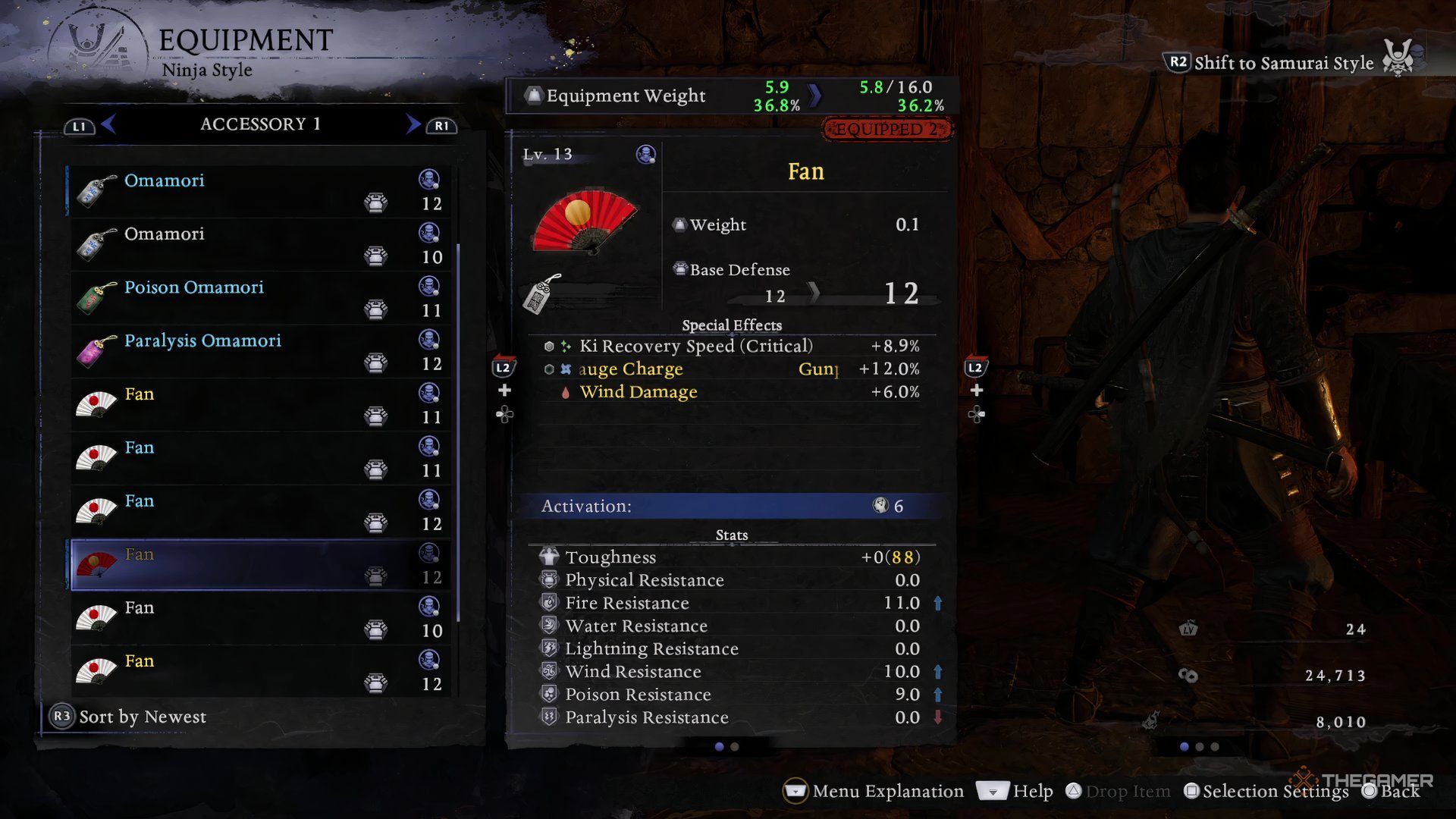Go to previous accessory category with left arrow
Viewport: 1456px width, 819px height.
108,124
